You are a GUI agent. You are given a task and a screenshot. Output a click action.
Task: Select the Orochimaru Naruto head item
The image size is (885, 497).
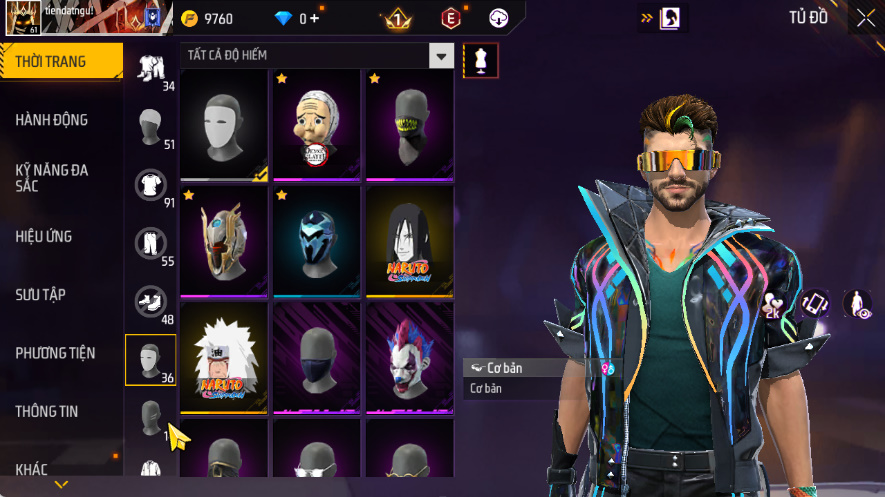(x=408, y=241)
